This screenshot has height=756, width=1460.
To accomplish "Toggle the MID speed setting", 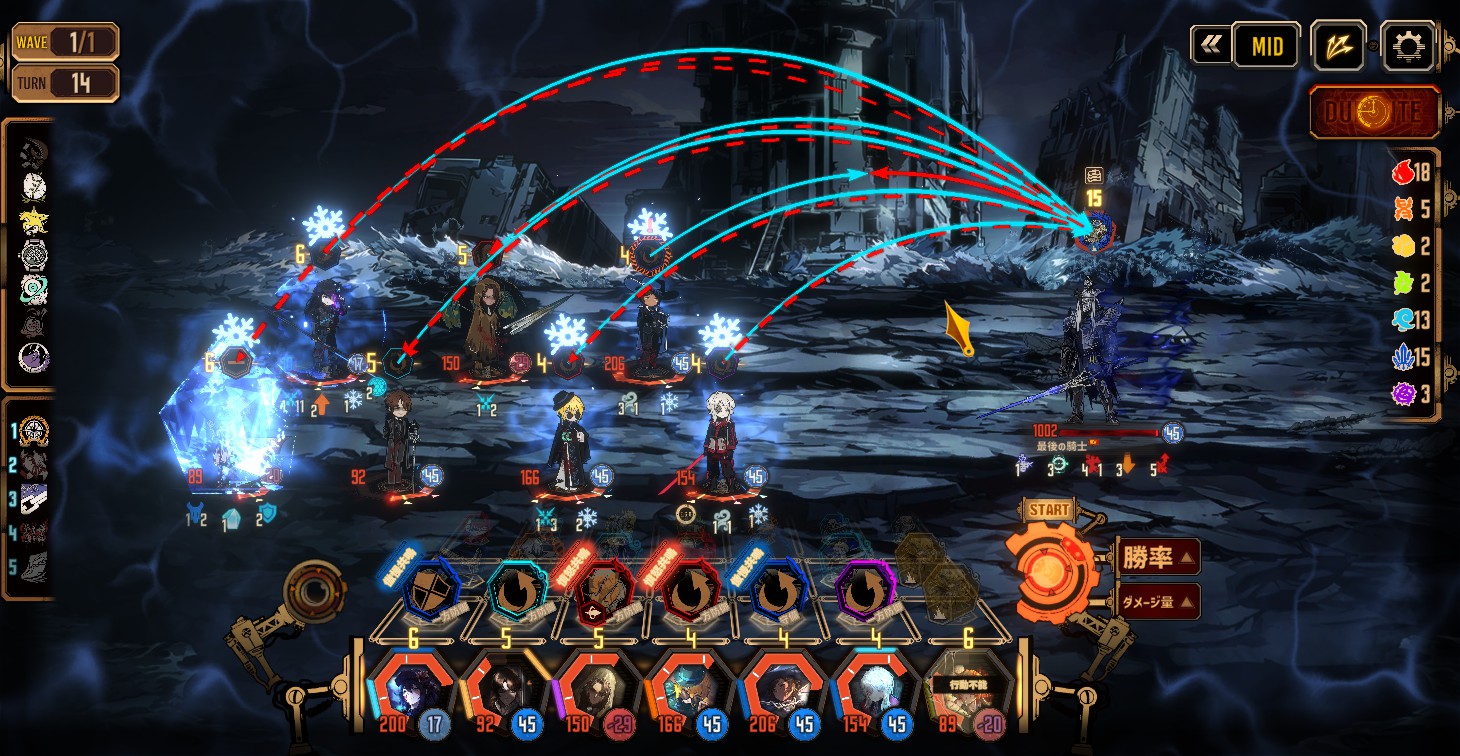I will tap(1266, 46).
